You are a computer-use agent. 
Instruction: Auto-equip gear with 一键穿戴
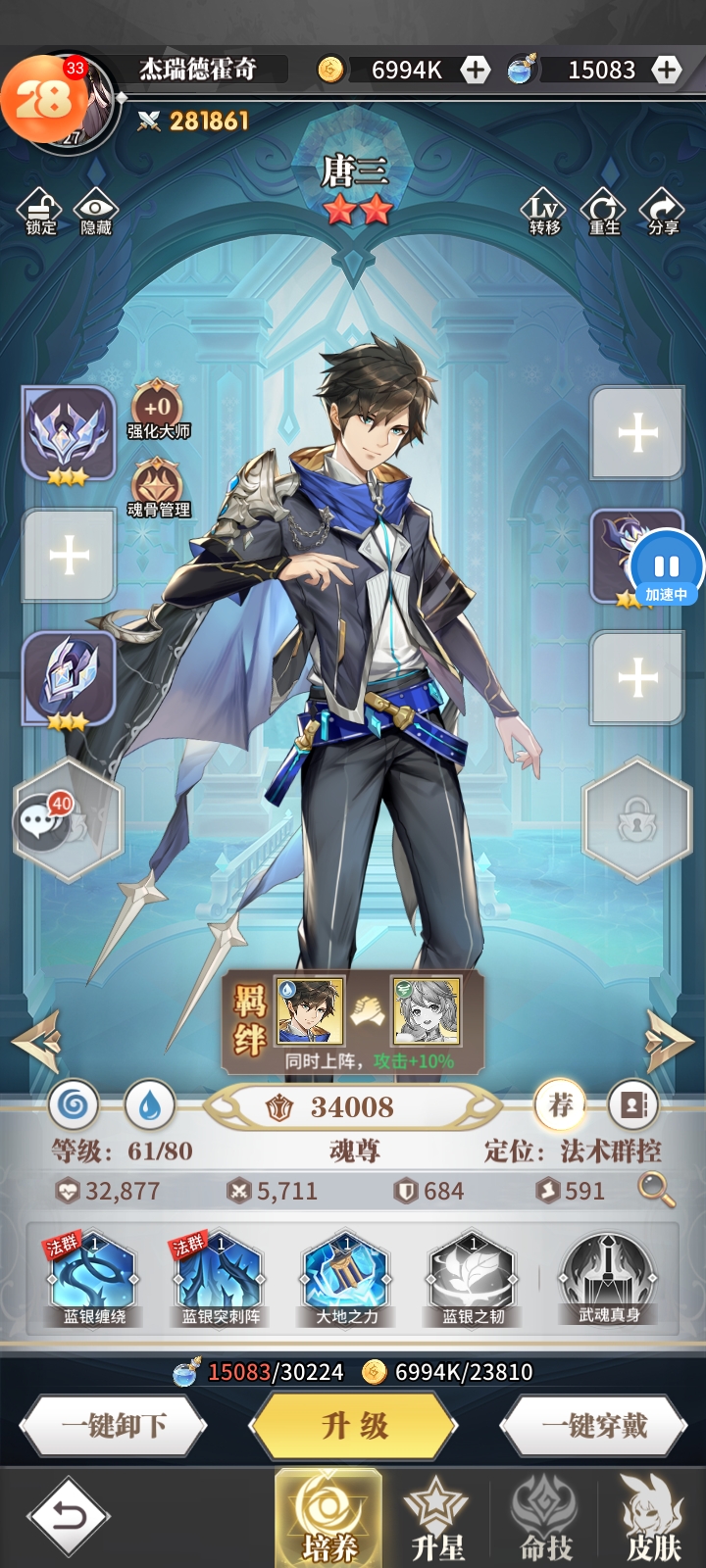594,1426
